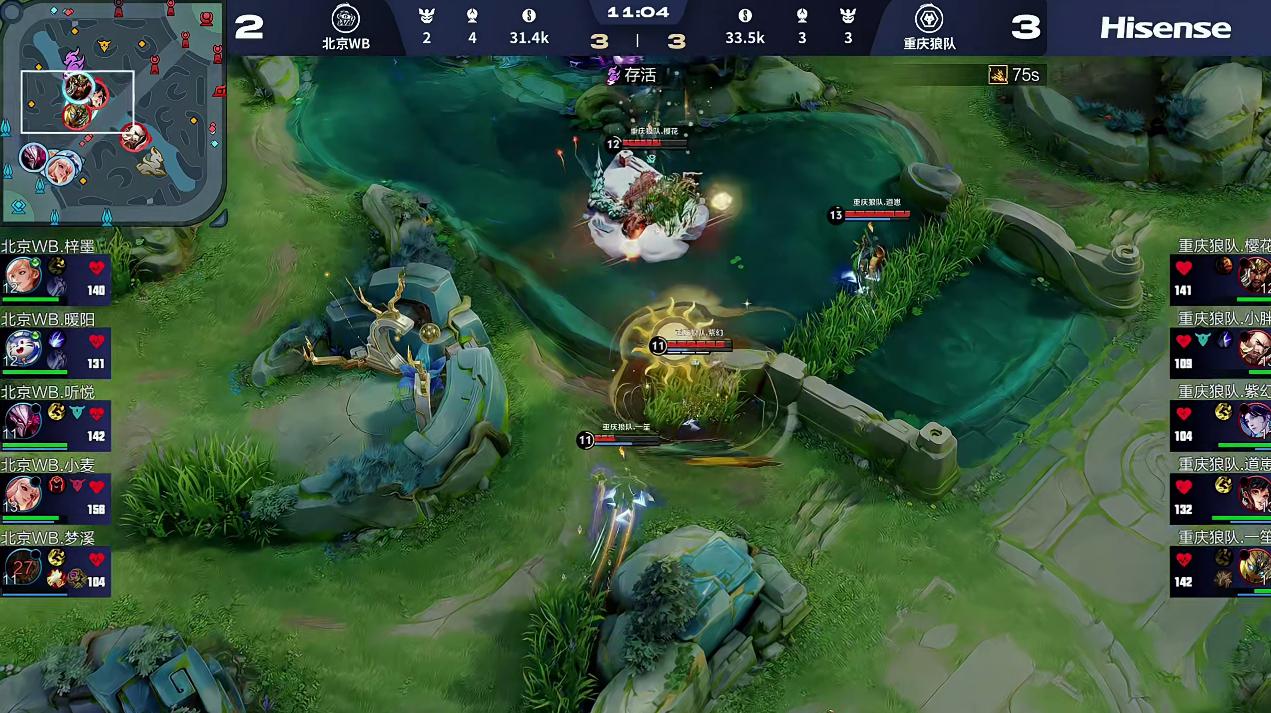Viewport: 1271px width, 713px height.
Task: Click the 75s buff timer icon
Action: pyautogui.click(x=998, y=75)
